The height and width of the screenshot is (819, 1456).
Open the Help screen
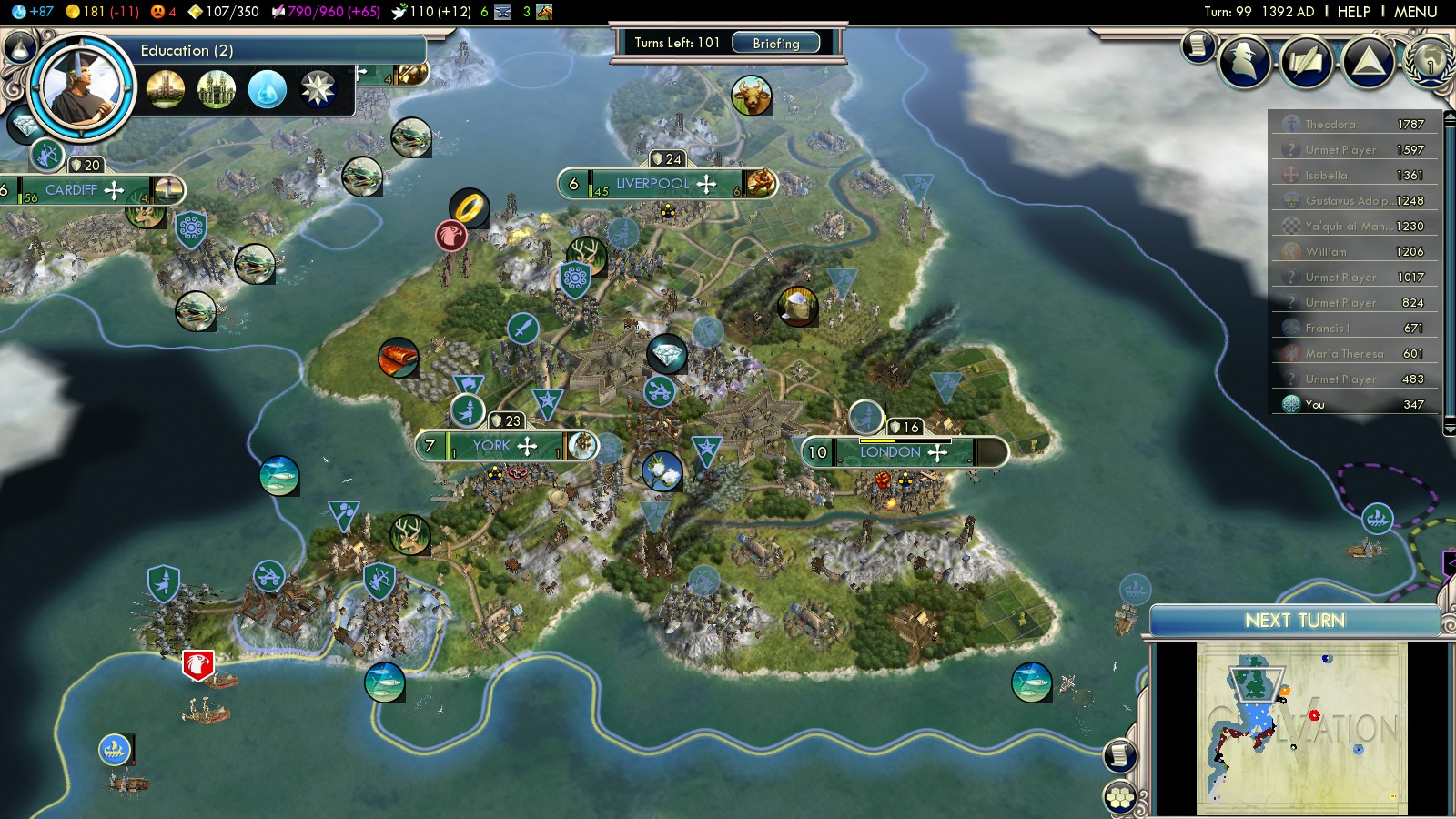coord(1353,12)
